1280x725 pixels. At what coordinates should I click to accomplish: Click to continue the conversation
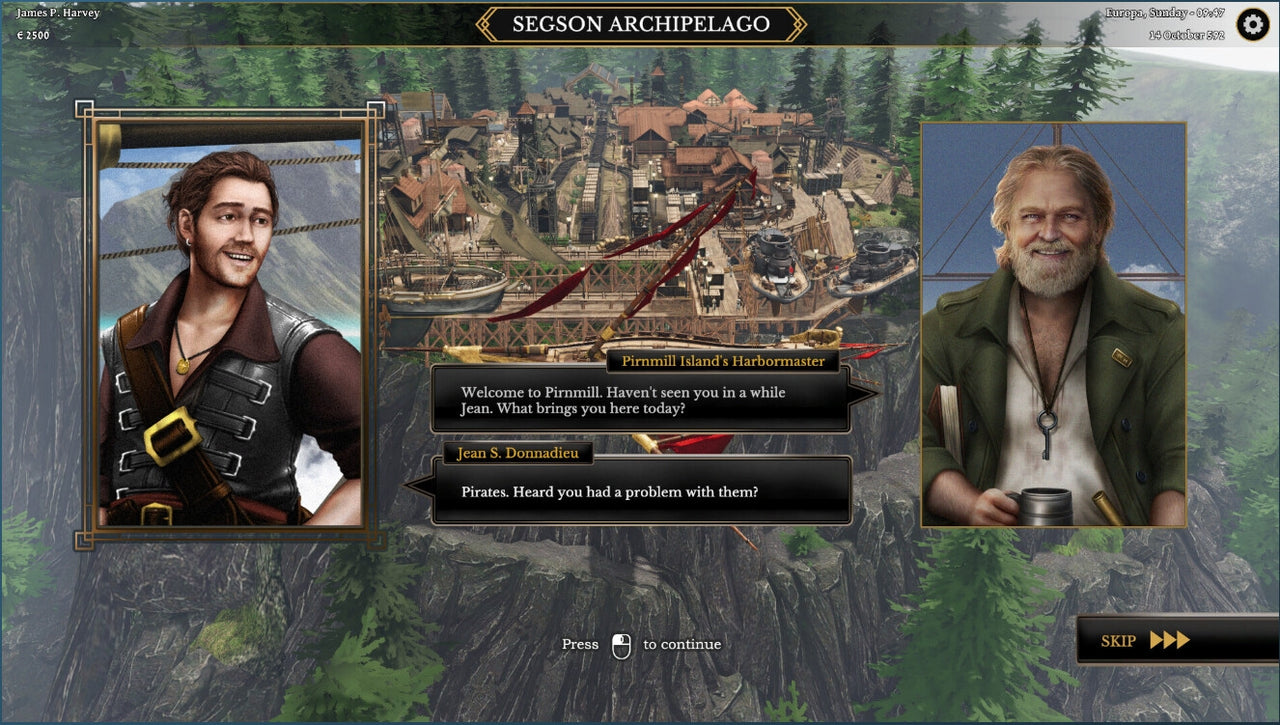640,644
